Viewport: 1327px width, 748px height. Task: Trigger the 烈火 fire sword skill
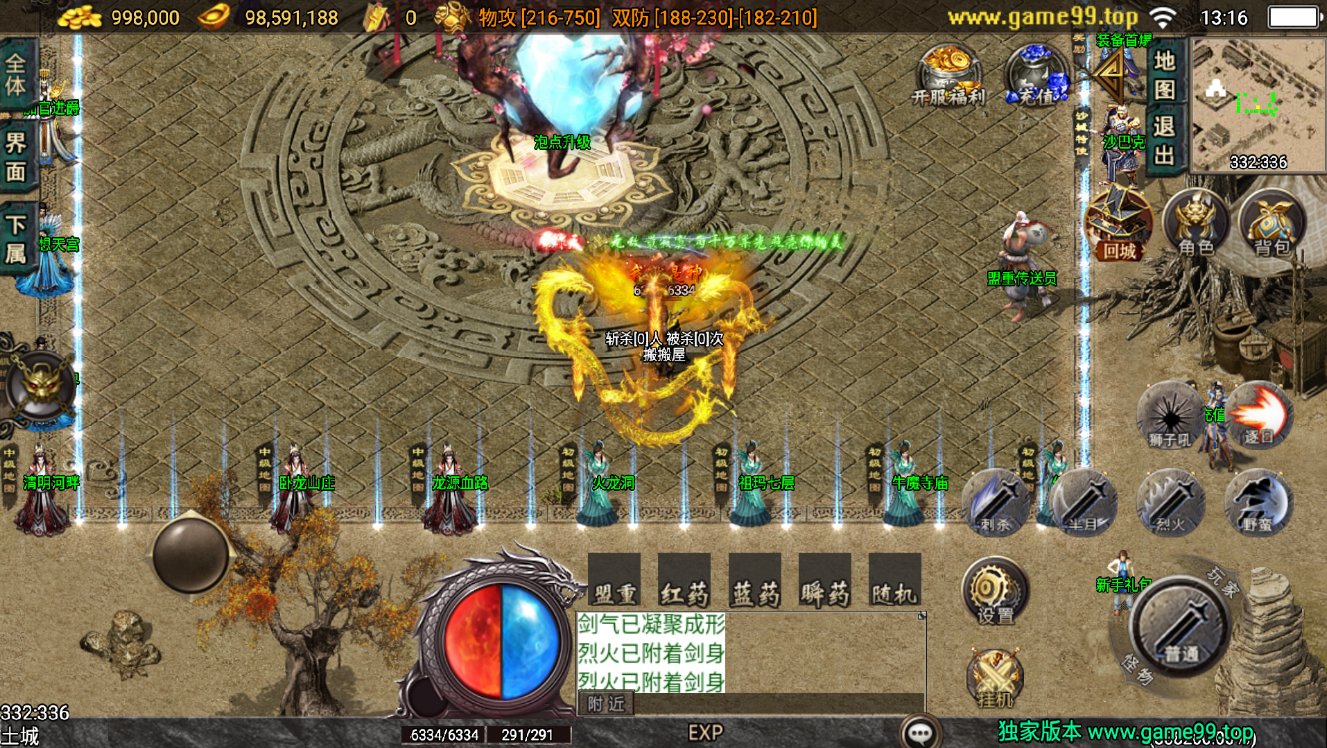pyautogui.click(x=1170, y=500)
